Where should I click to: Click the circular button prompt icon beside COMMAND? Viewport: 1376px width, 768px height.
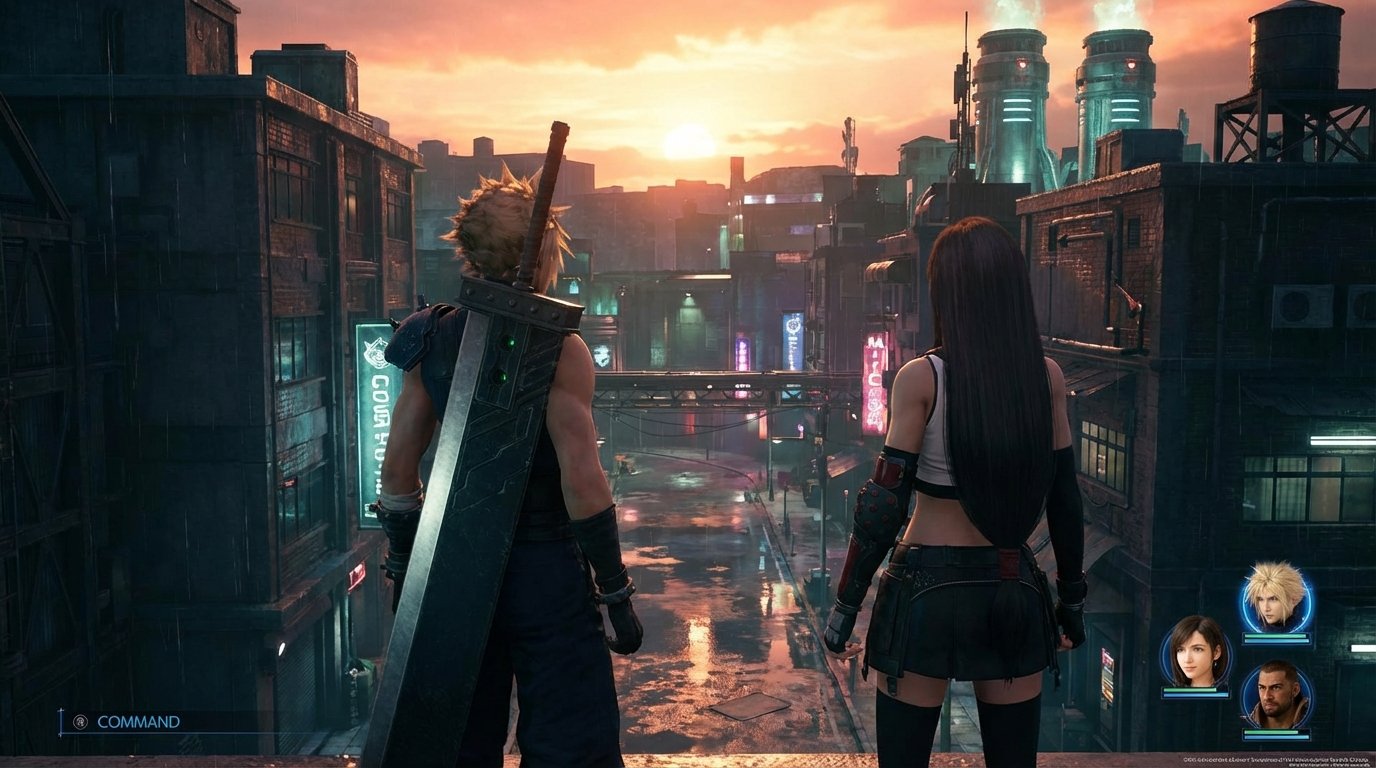point(81,722)
